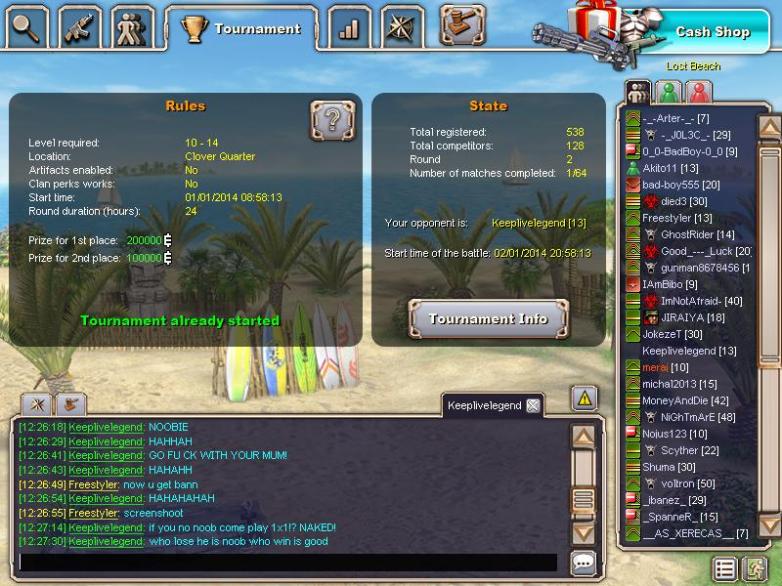782x586 pixels.
Task: Show the red enemies list tab
Action: point(698,92)
